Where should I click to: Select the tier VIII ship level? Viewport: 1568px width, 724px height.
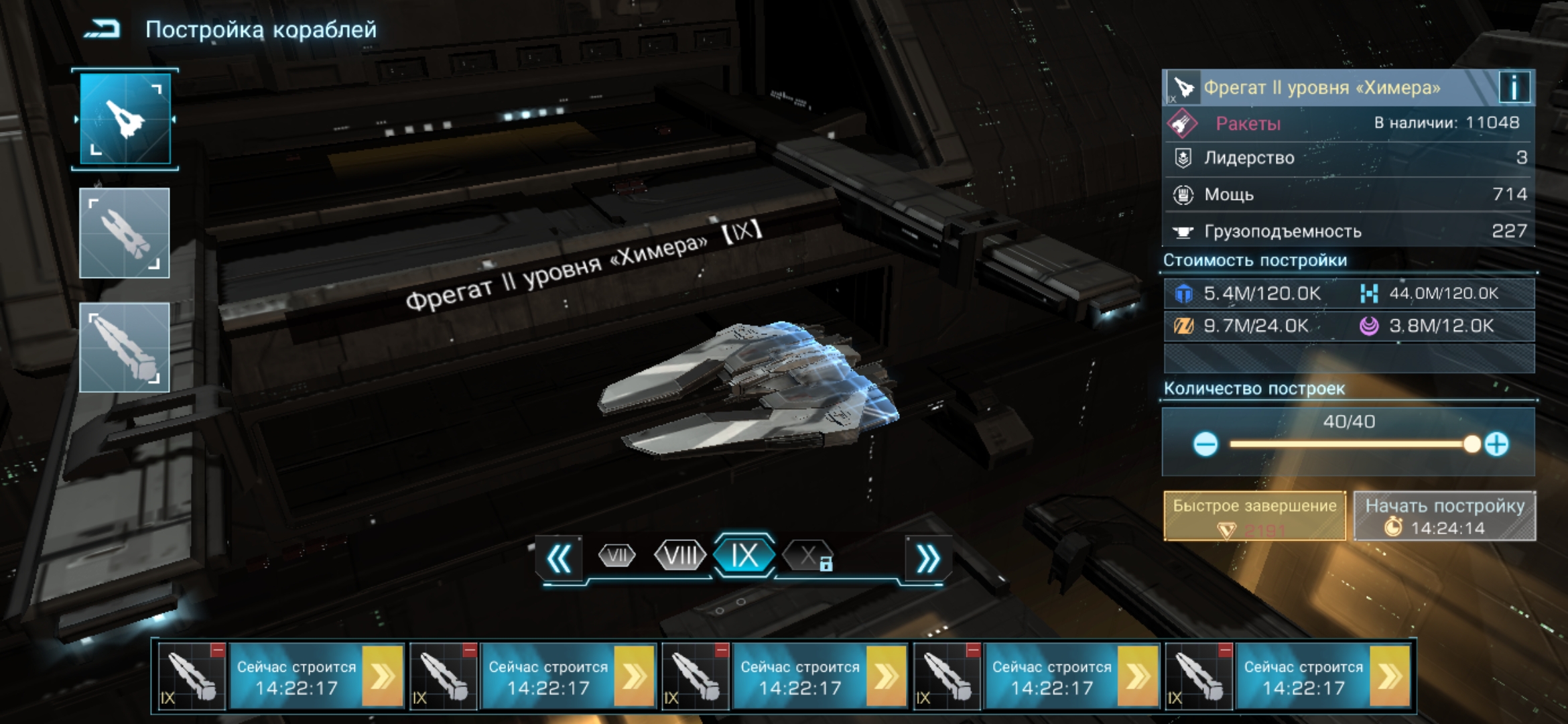click(x=679, y=556)
